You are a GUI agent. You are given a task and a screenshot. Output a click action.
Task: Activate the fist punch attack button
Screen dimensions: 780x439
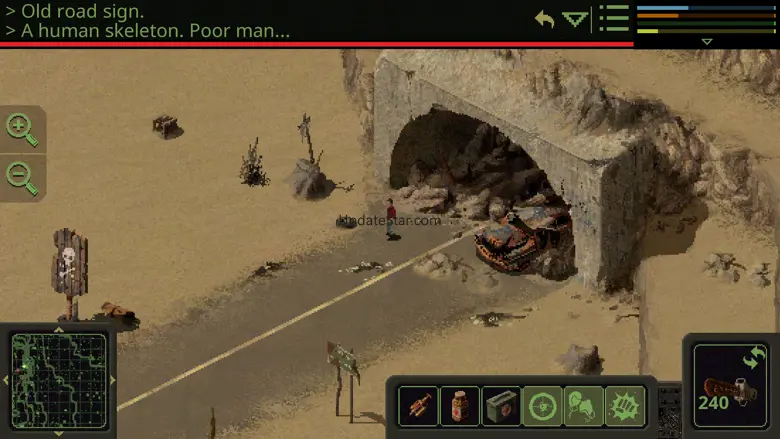pos(626,406)
